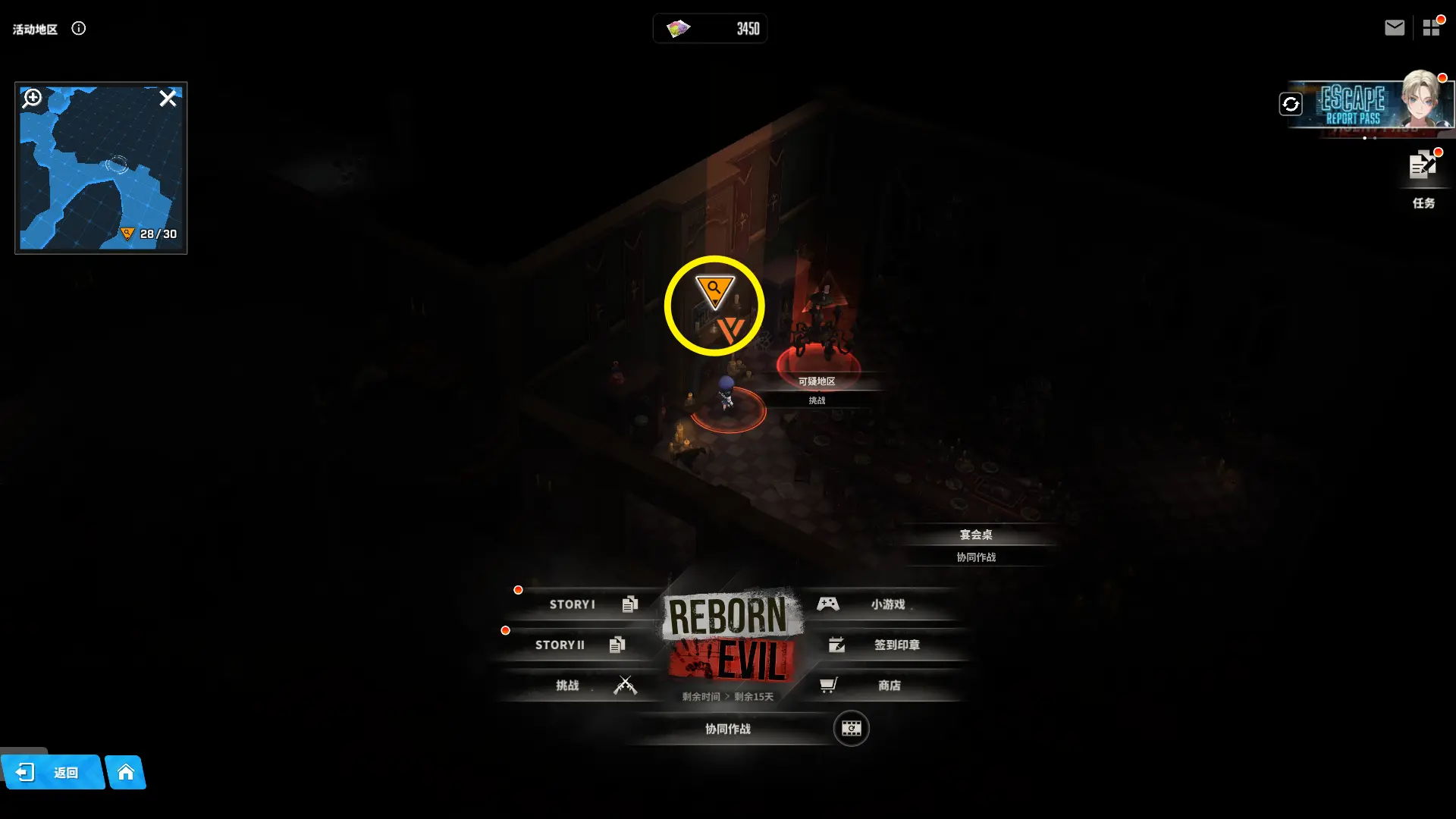Click the 返回 back button

pos(53,772)
